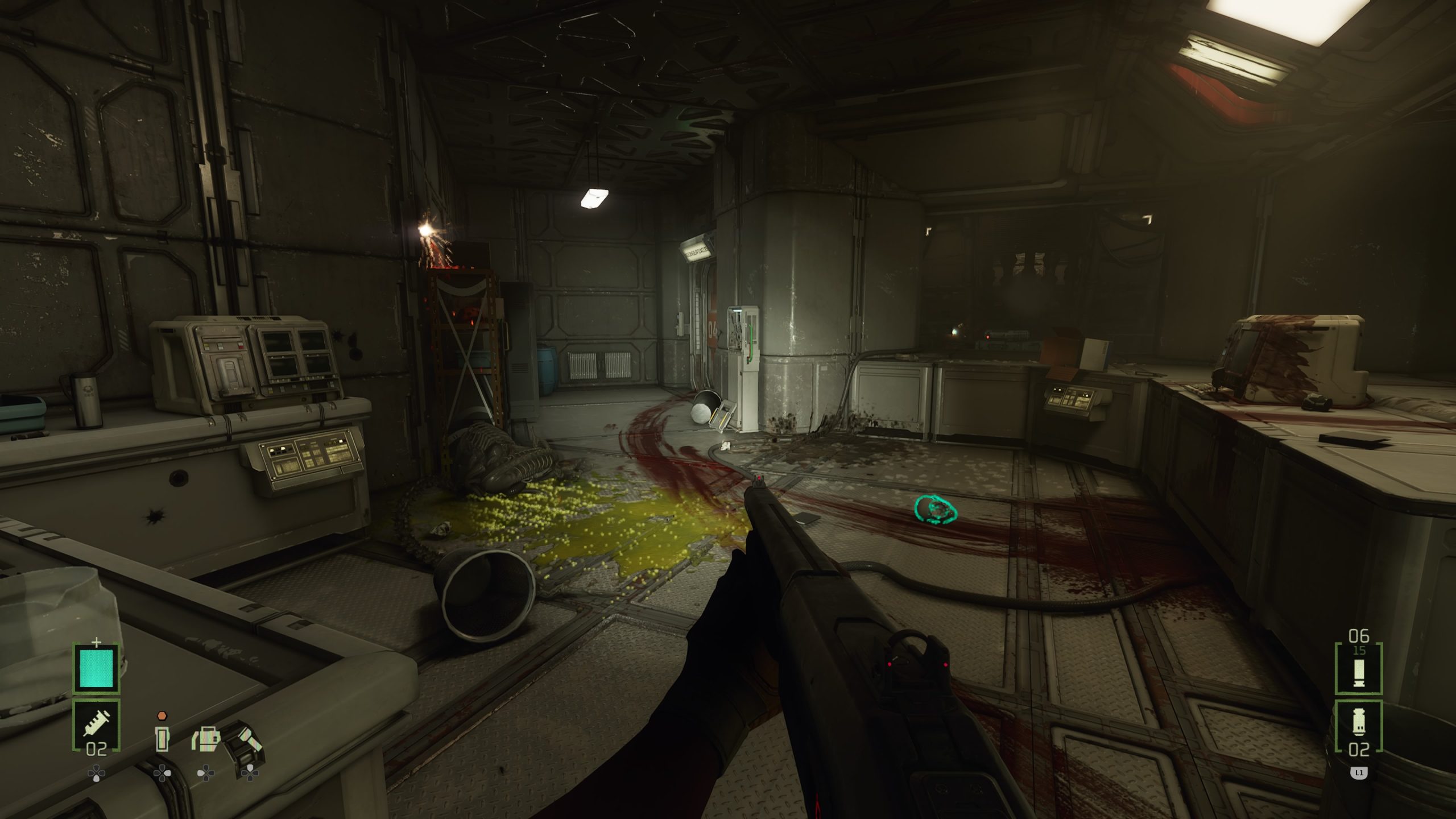Click the shotgun shell ammo icon showing 06
Screen dimensions: 1456x819
click(x=1358, y=672)
